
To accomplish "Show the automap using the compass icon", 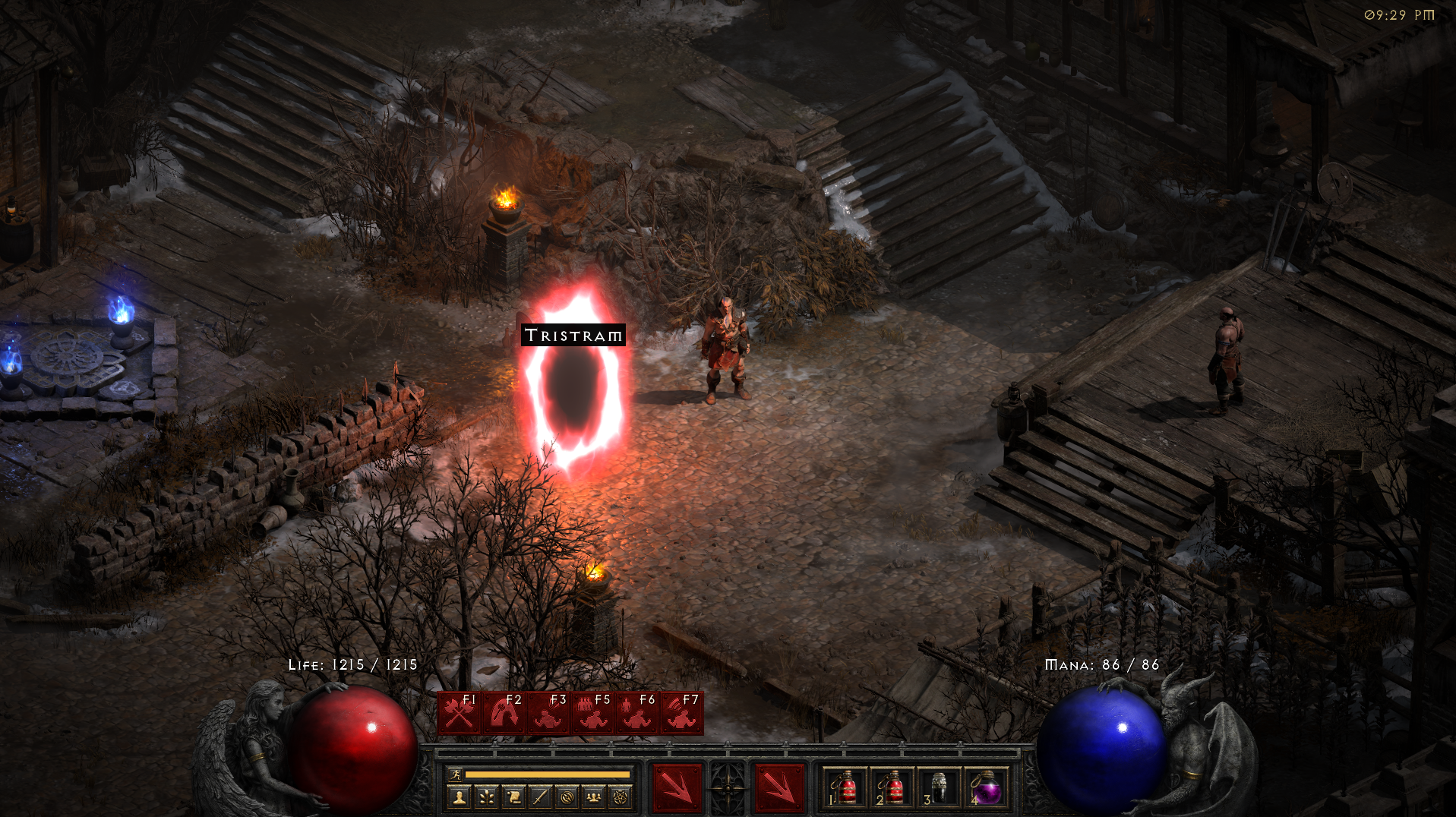I will point(567,797).
